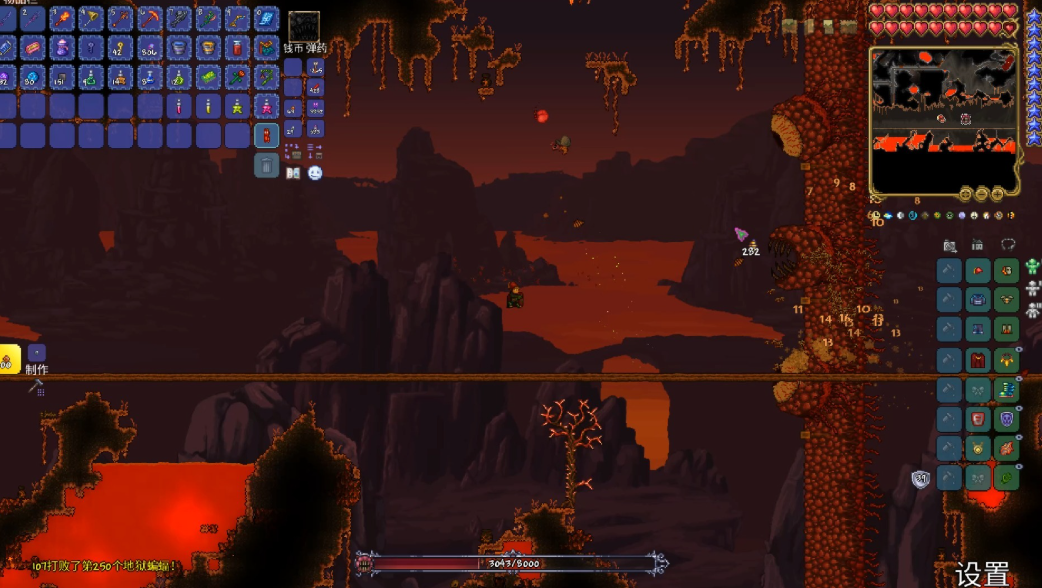Toggle the defense shield icon
This screenshot has height=588, width=1042.
coord(921,480)
